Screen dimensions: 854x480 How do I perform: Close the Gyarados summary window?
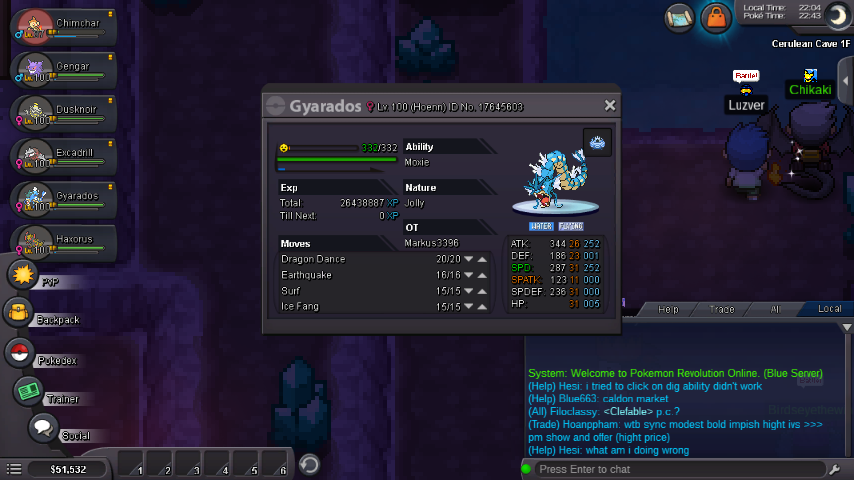click(610, 106)
